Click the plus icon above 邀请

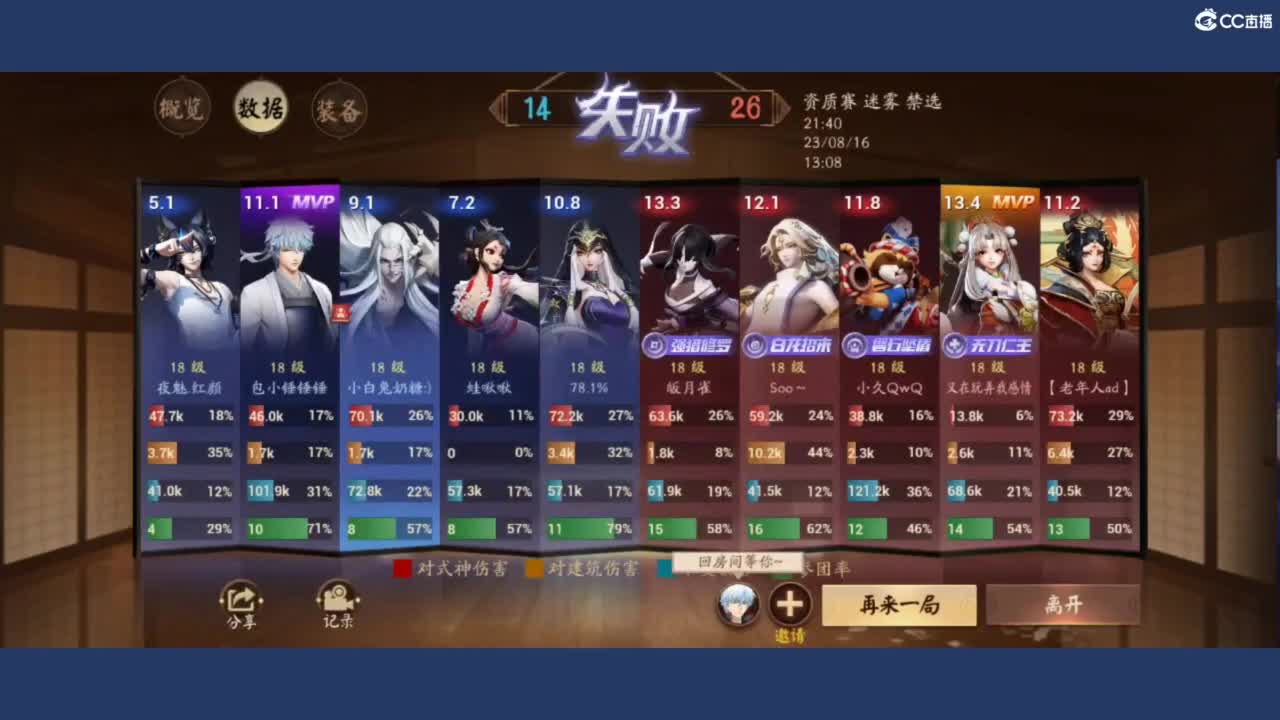tap(789, 601)
